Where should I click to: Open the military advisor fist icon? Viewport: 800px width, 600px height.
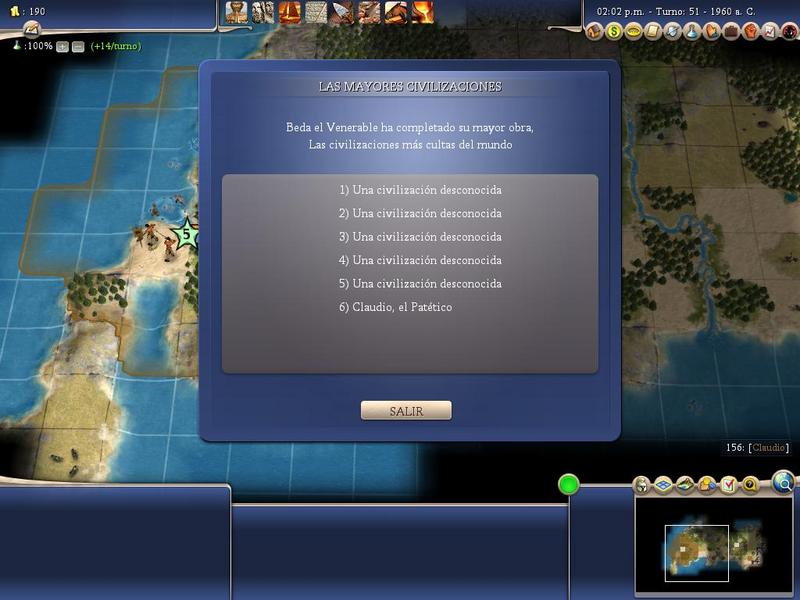[751, 32]
